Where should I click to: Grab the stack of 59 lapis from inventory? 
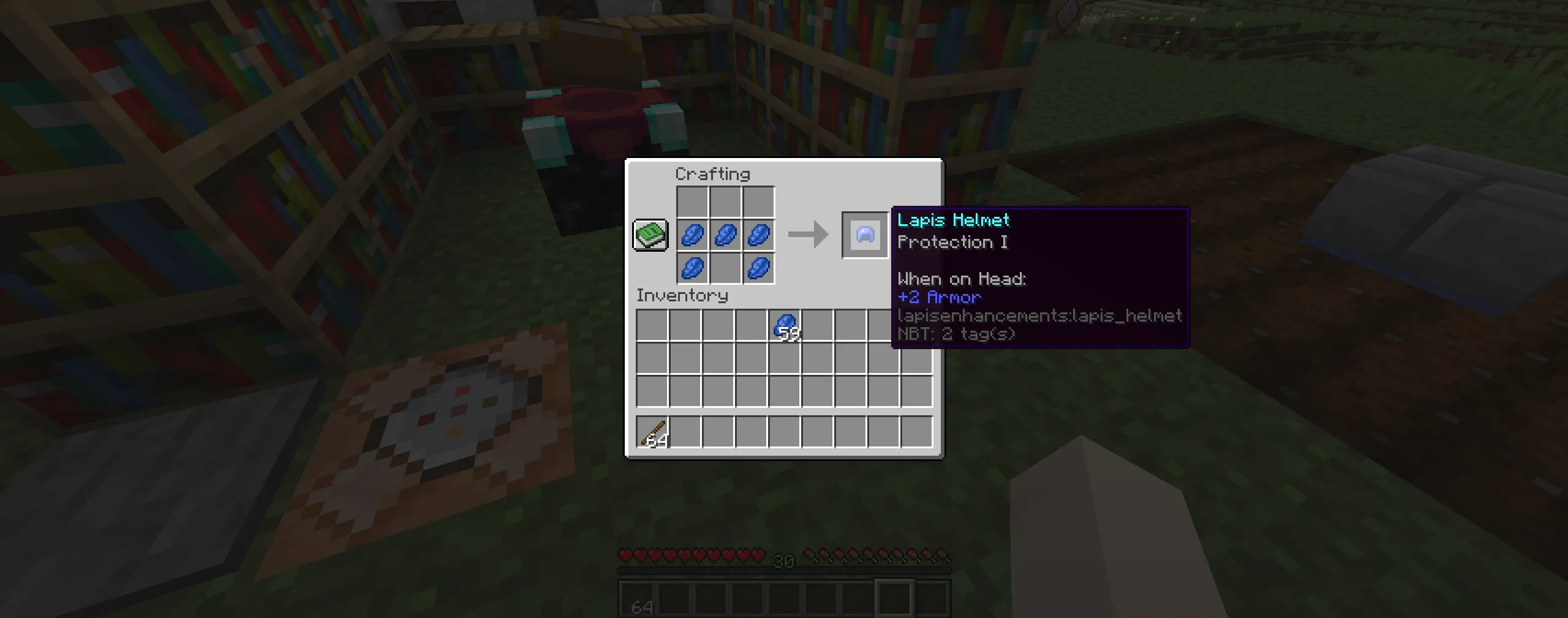(786, 325)
